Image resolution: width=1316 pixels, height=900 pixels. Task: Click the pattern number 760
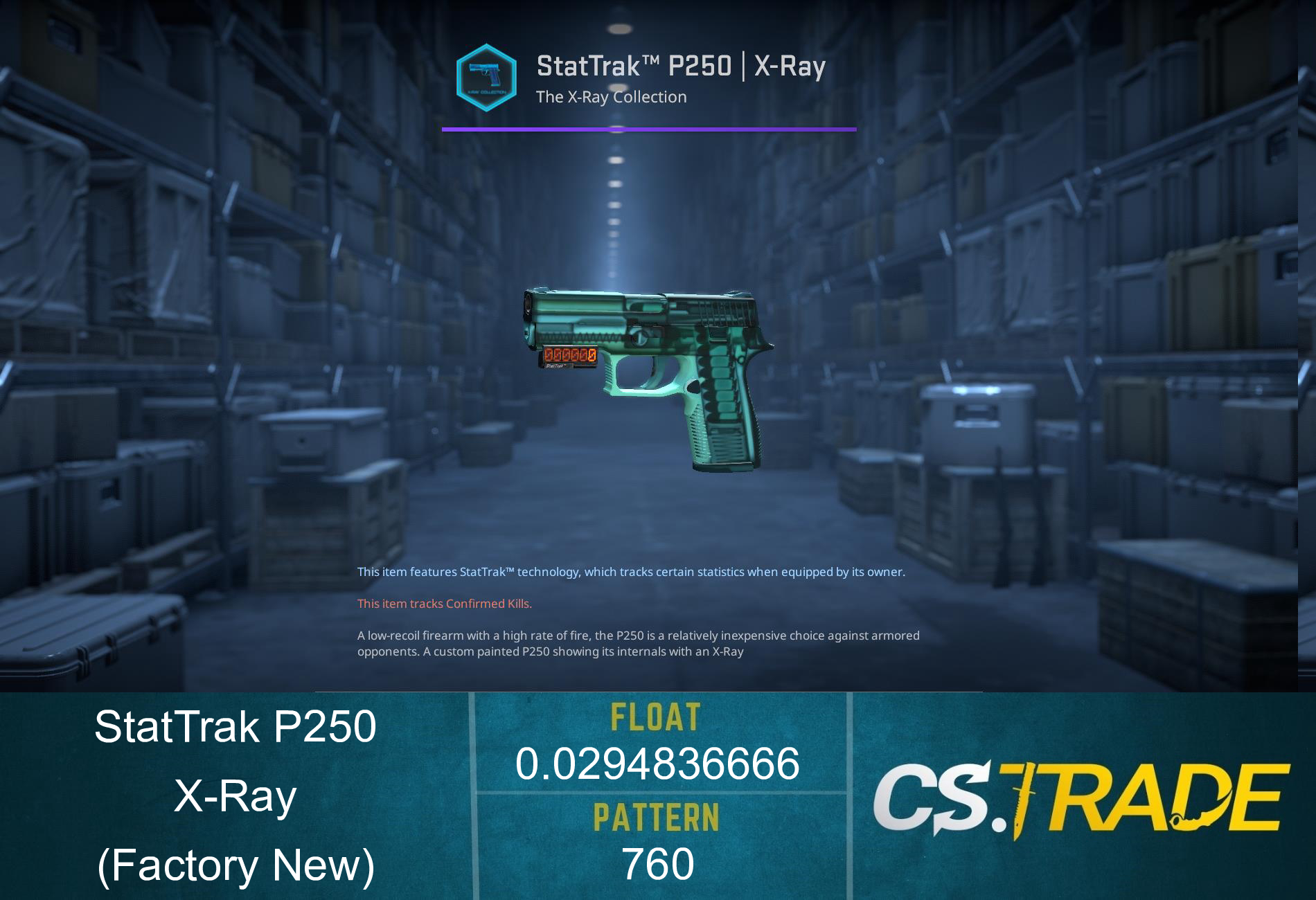[x=658, y=865]
